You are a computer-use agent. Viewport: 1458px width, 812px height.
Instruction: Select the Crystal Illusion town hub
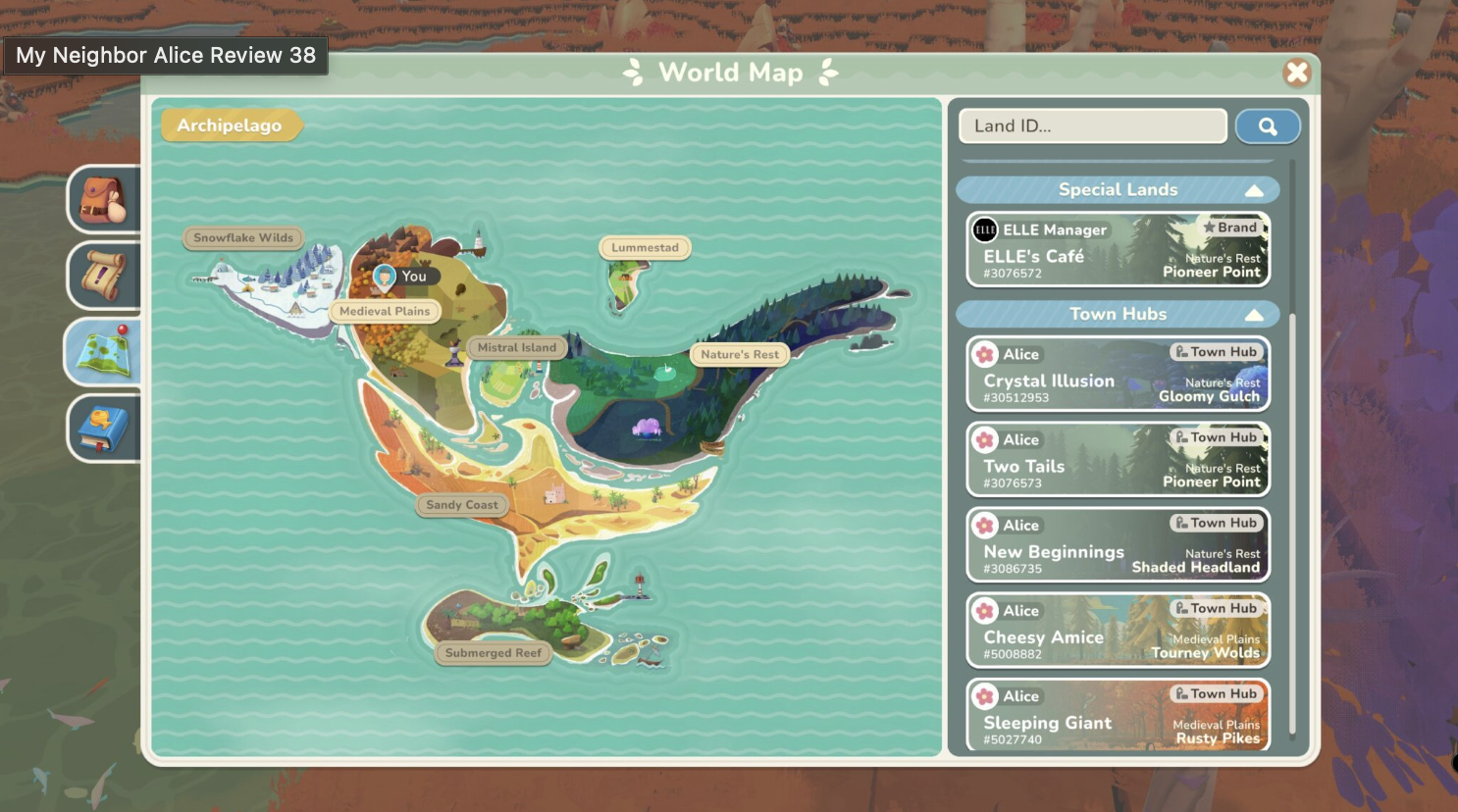pos(1118,375)
